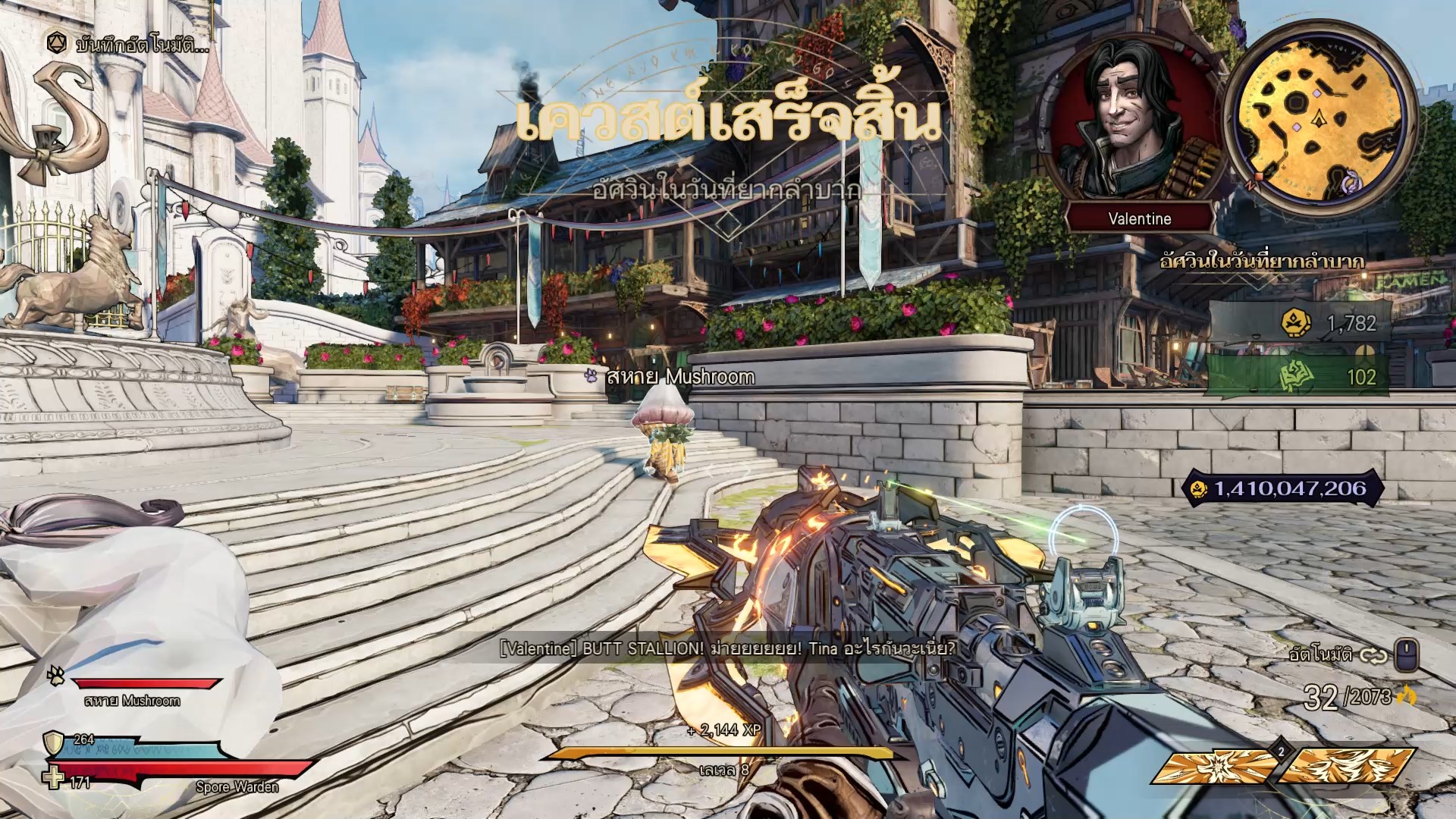Open the circular golden minimap
Viewport: 1456px width, 819px height.
(1319, 118)
